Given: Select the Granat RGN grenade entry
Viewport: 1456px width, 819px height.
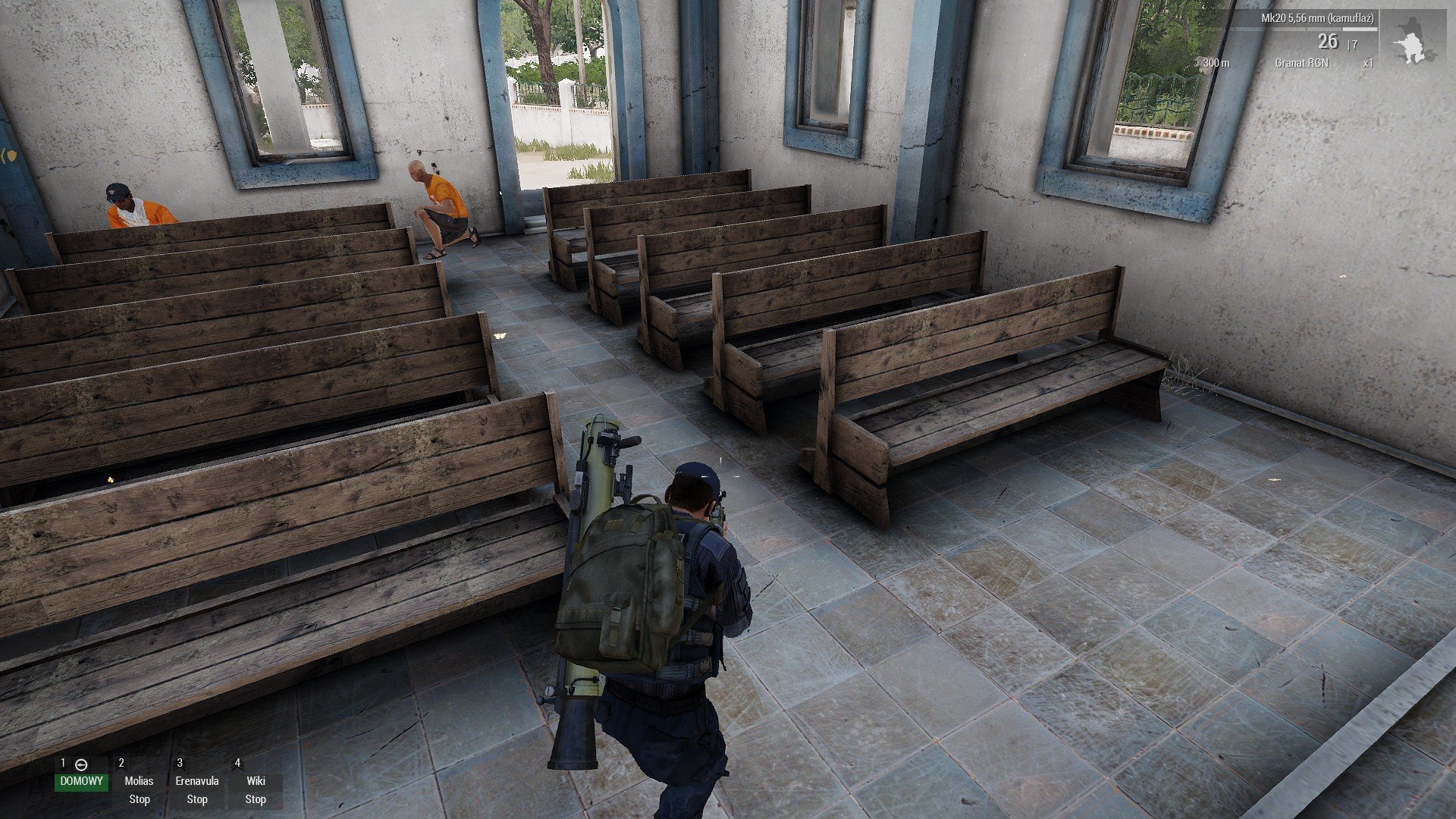Looking at the screenshot, I should pos(1301,63).
